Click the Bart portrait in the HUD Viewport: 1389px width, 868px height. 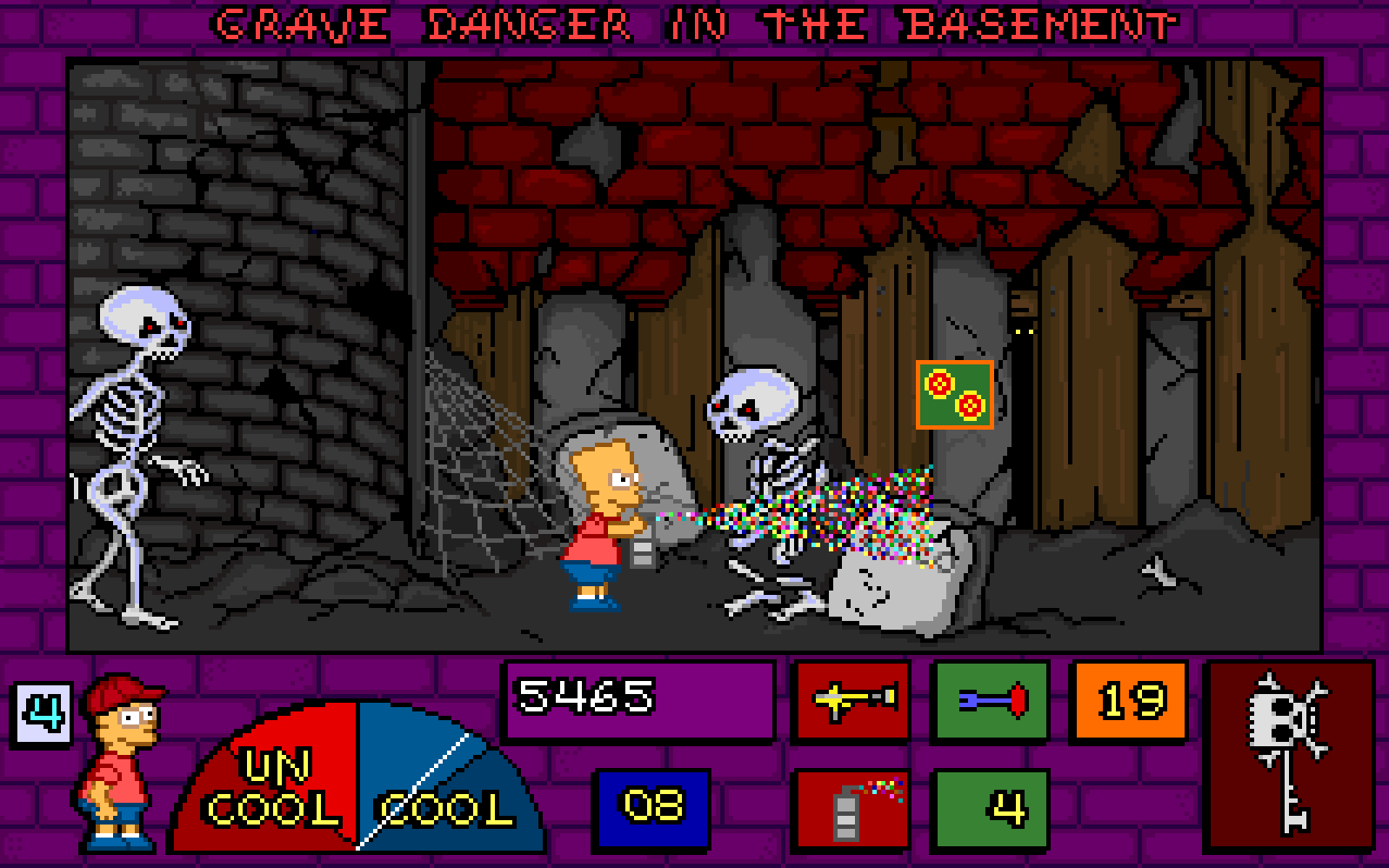(x=120, y=761)
